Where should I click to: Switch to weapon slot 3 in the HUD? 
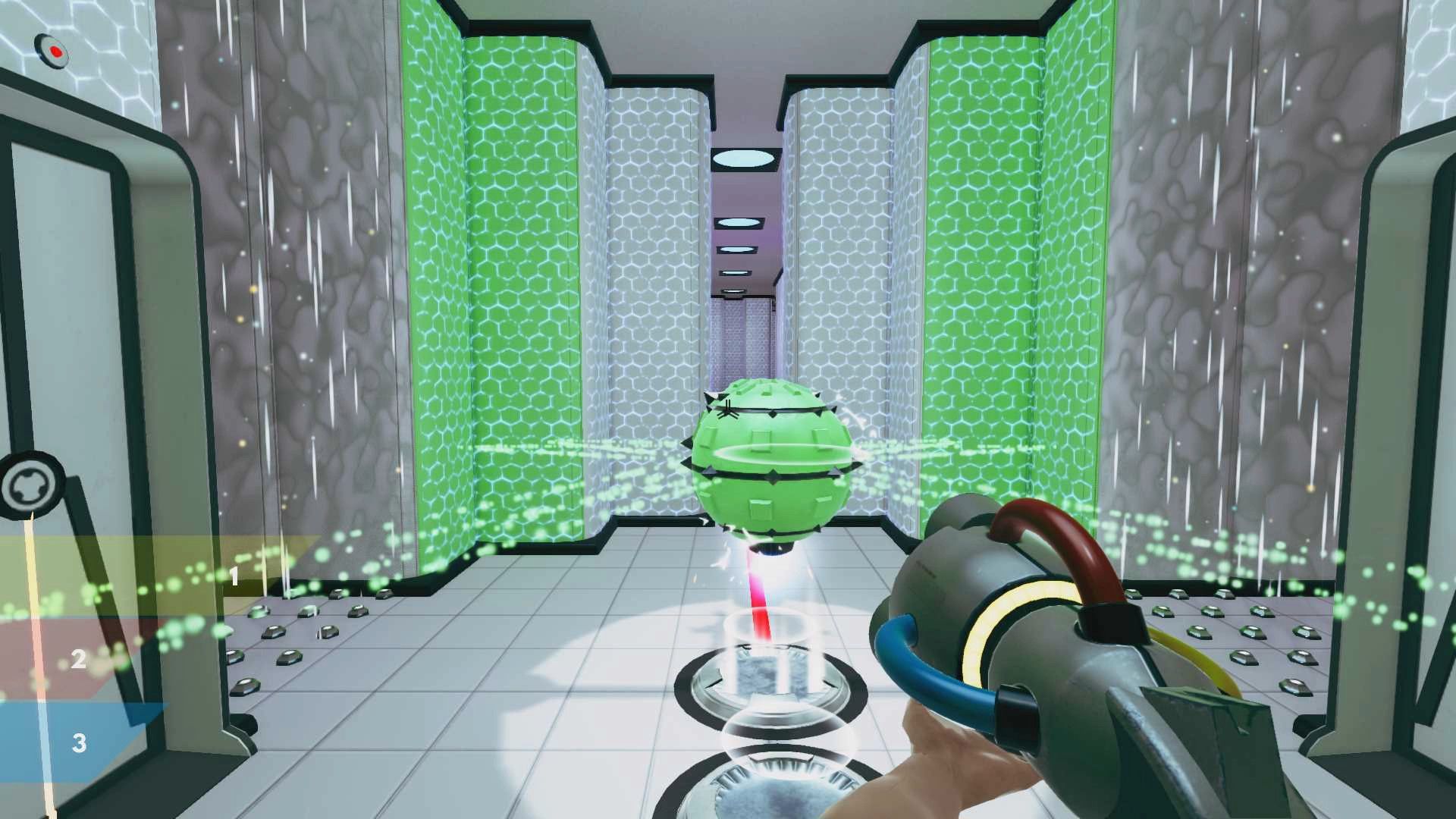pyautogui.click(x=80, y=744)
